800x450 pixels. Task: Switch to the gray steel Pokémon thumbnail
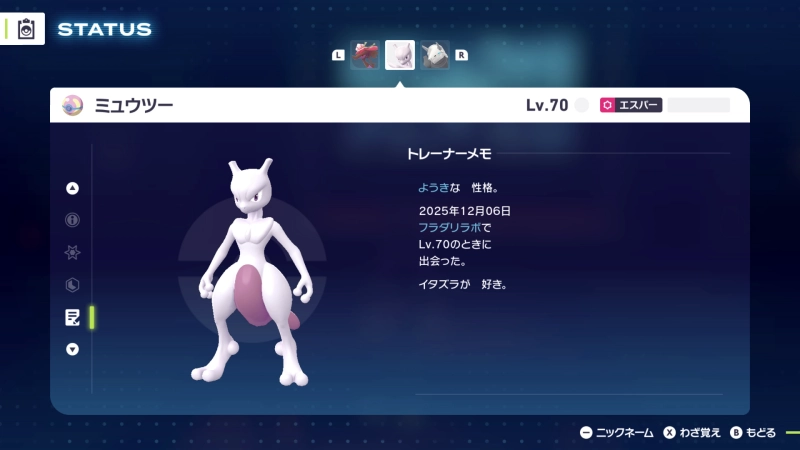pyautogui.click(x=434, y=55)
